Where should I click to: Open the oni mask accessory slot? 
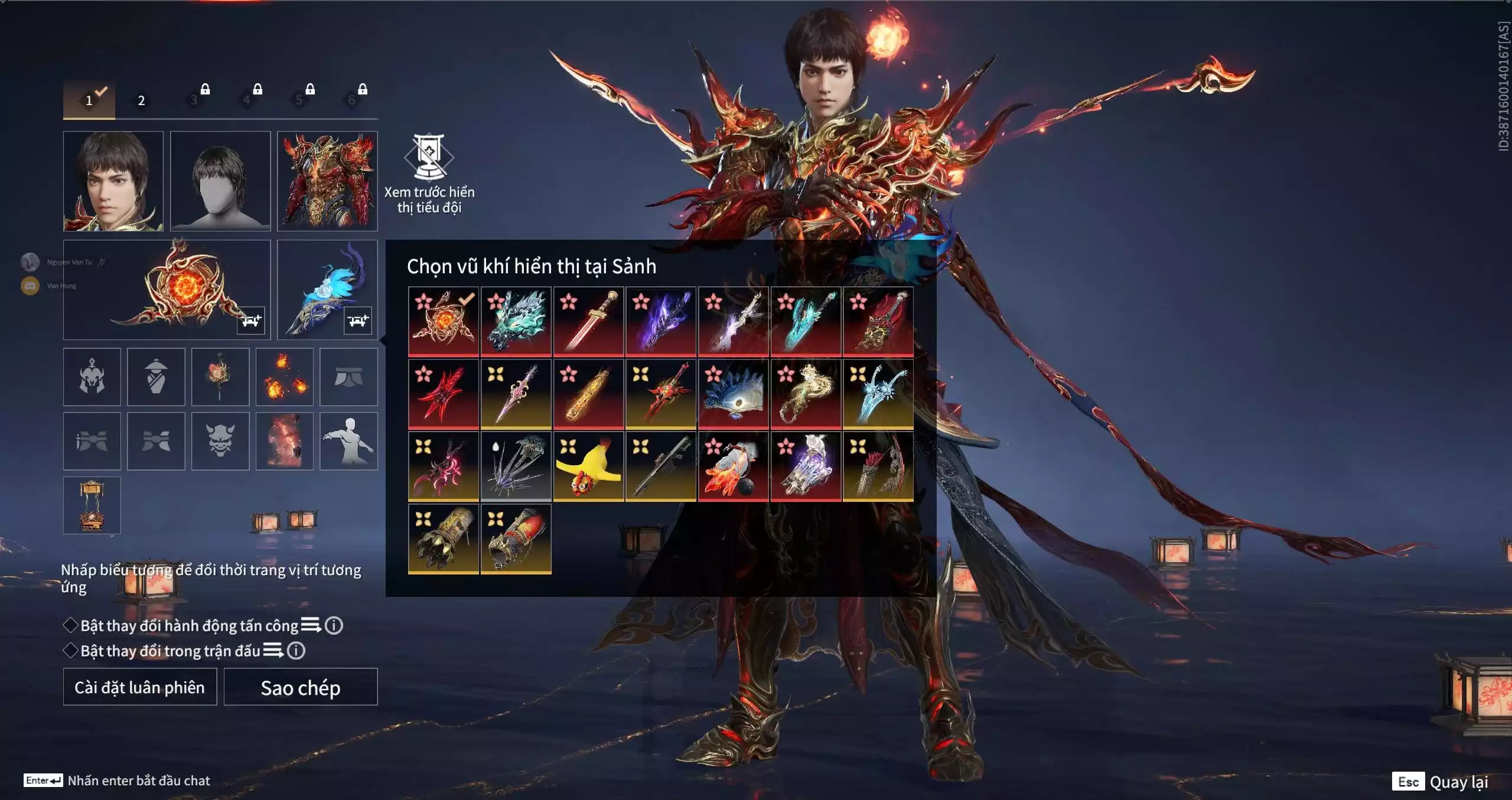220,441
